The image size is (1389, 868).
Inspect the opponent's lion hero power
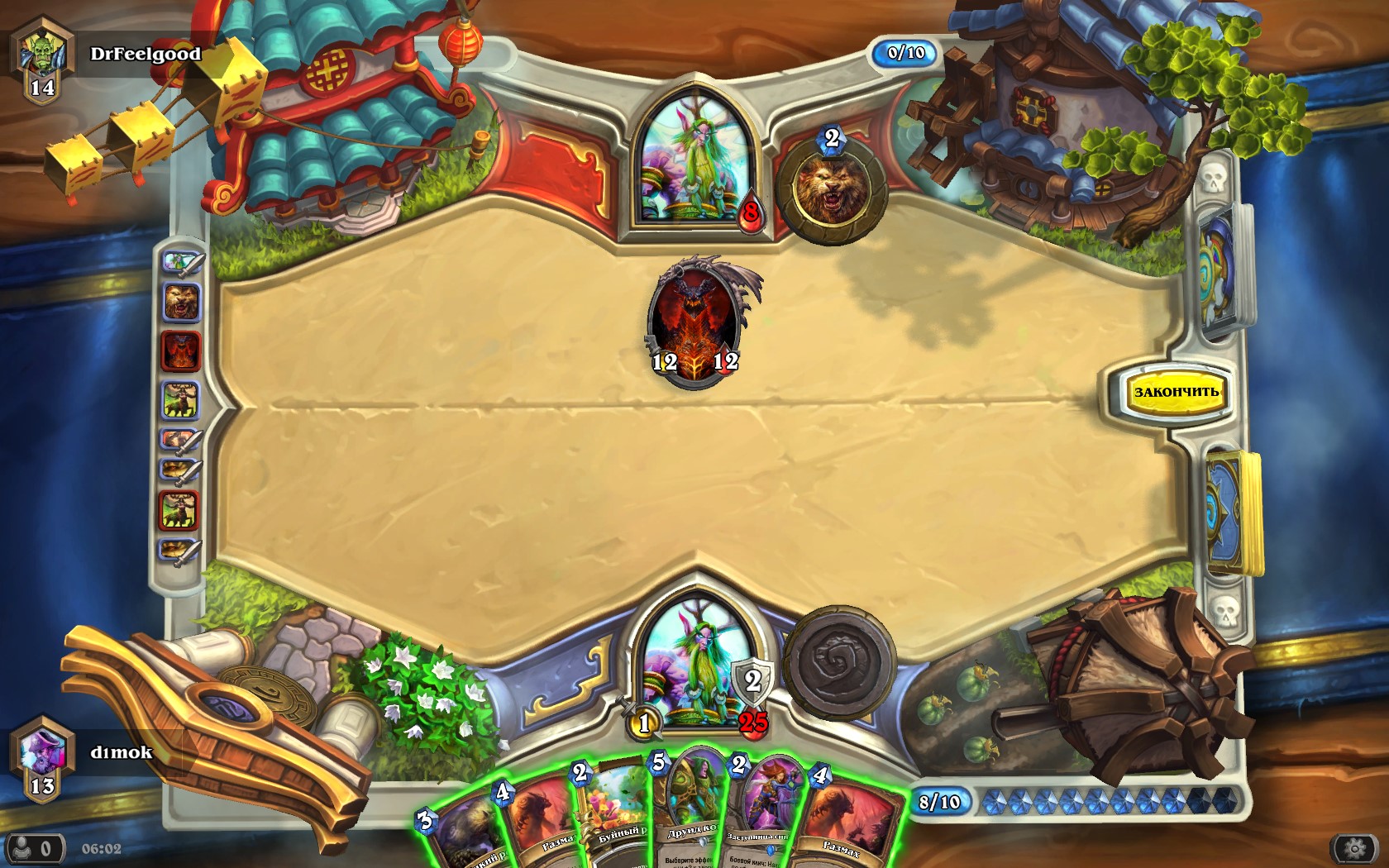tap(830, 192)
